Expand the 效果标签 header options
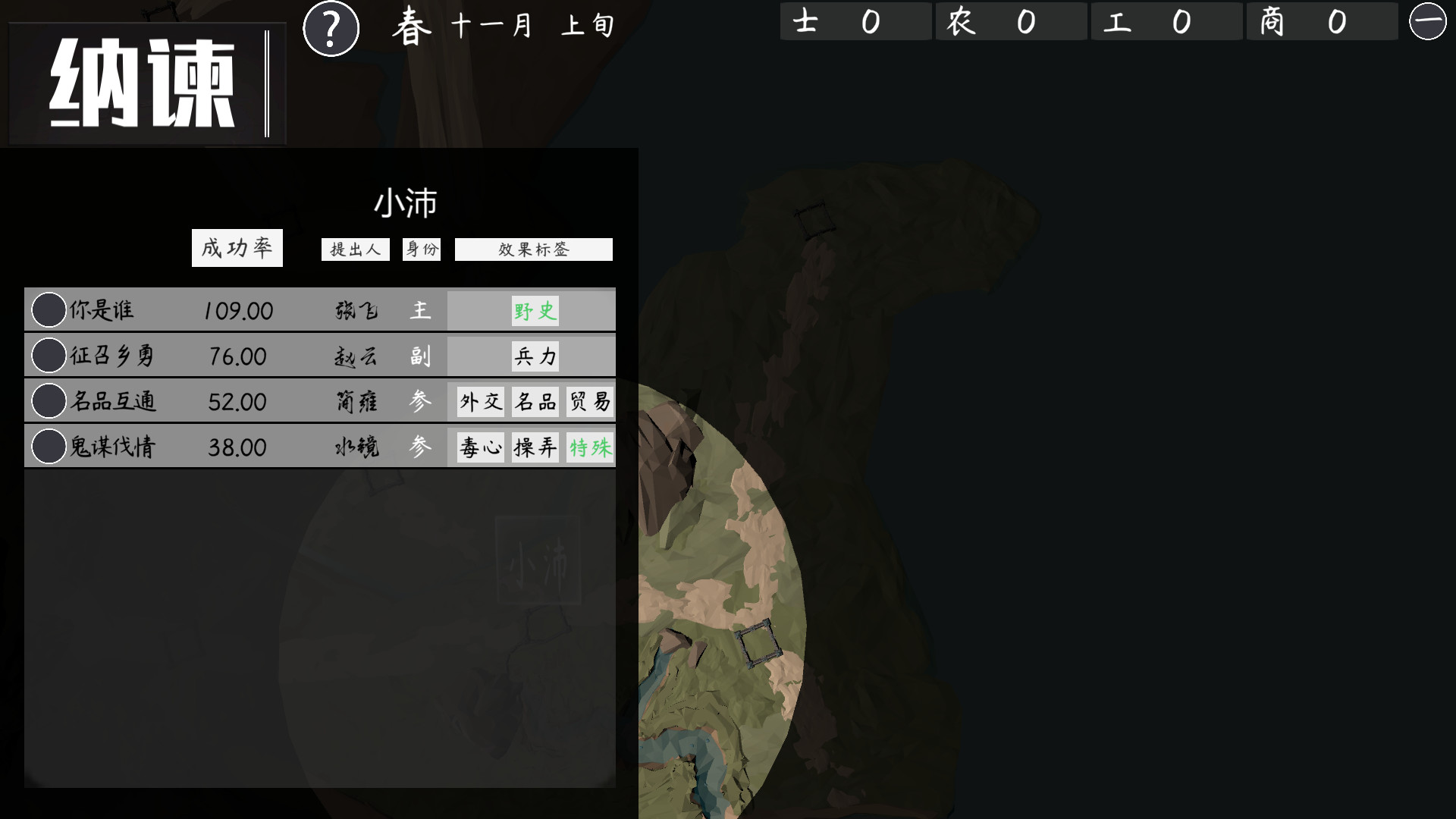The width and height of the screenshot is (1456, 819). (532, 249)
